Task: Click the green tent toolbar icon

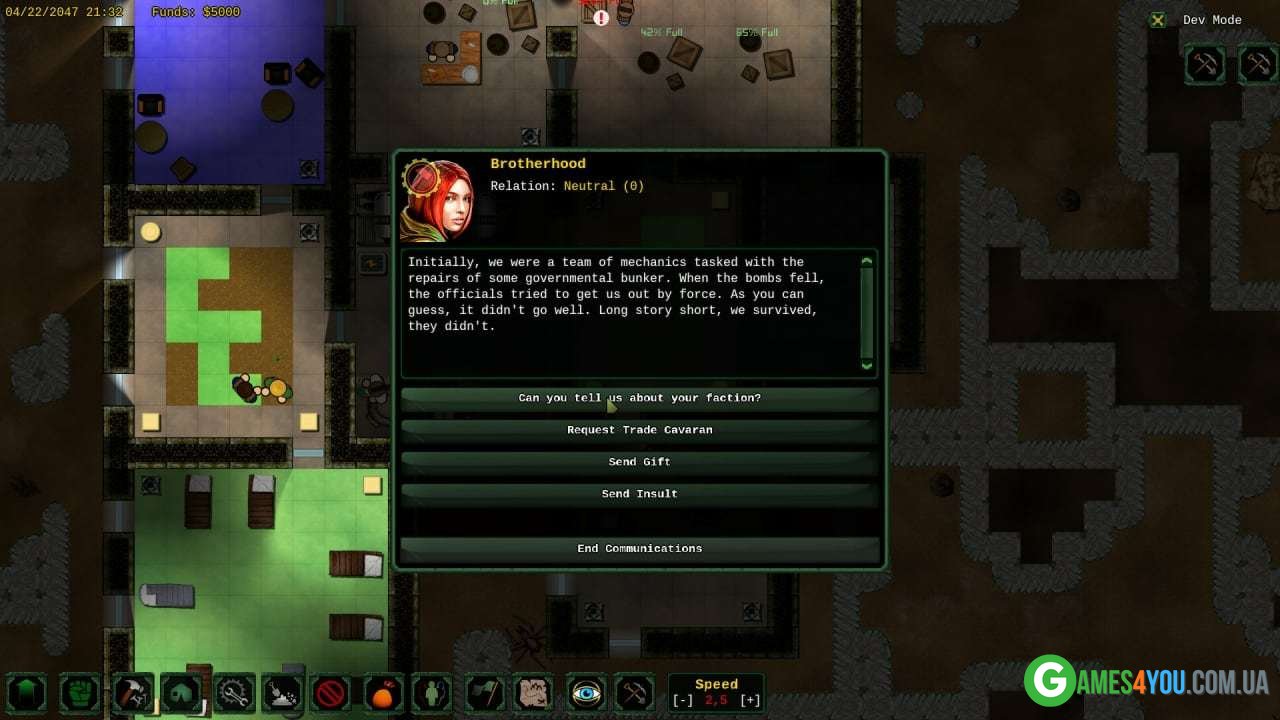Action: click(182, 692)
